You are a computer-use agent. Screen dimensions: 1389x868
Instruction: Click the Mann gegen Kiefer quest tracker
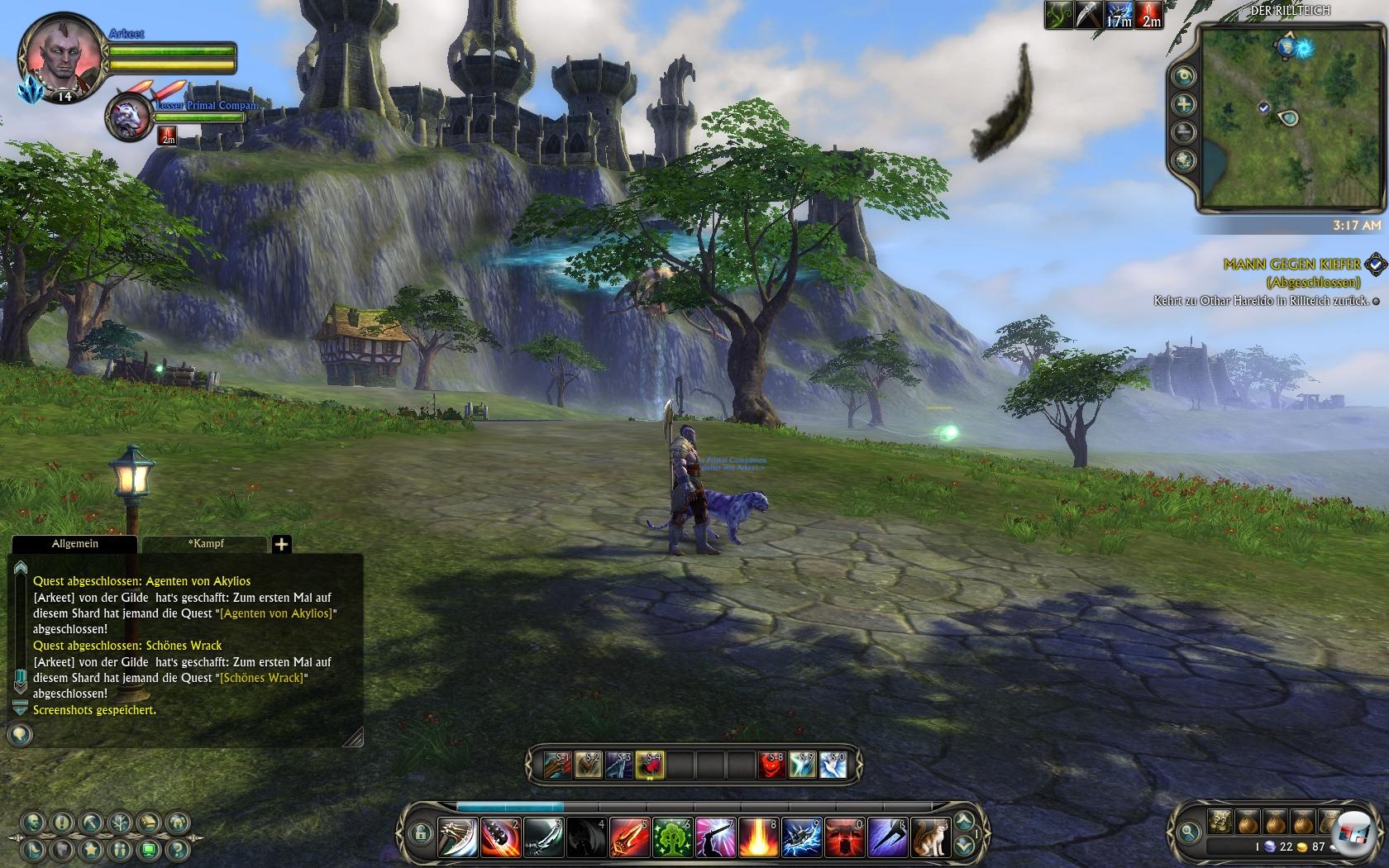1291,265
